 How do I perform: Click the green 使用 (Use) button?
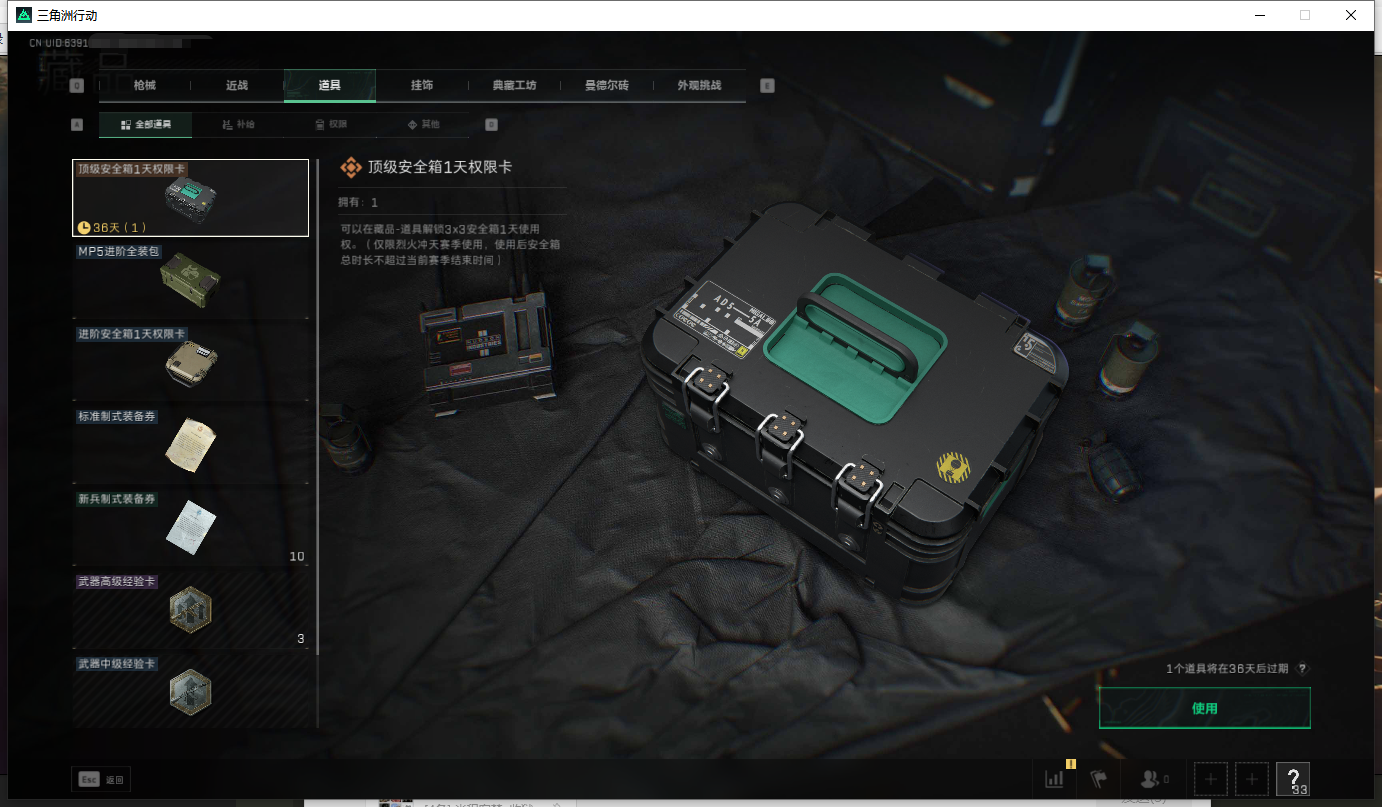click(1204, 708)
